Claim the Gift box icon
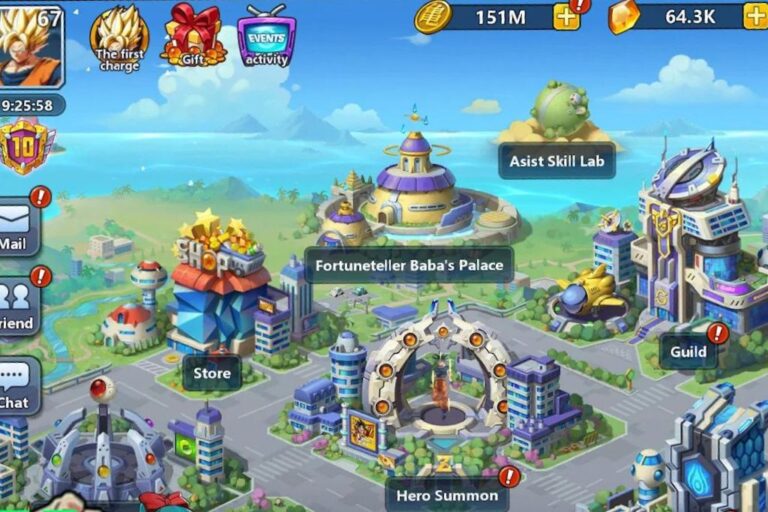The width and height of the screenshot is (768, 512). tap(193, 33)
